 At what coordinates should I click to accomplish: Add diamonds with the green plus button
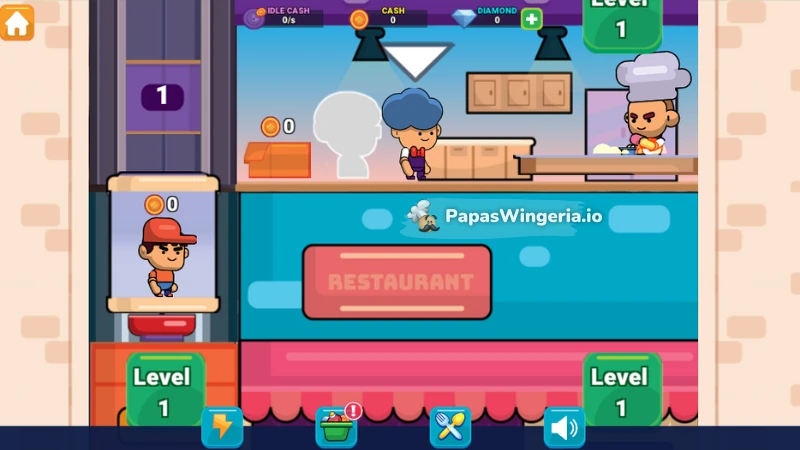click(x=531, y=18)
